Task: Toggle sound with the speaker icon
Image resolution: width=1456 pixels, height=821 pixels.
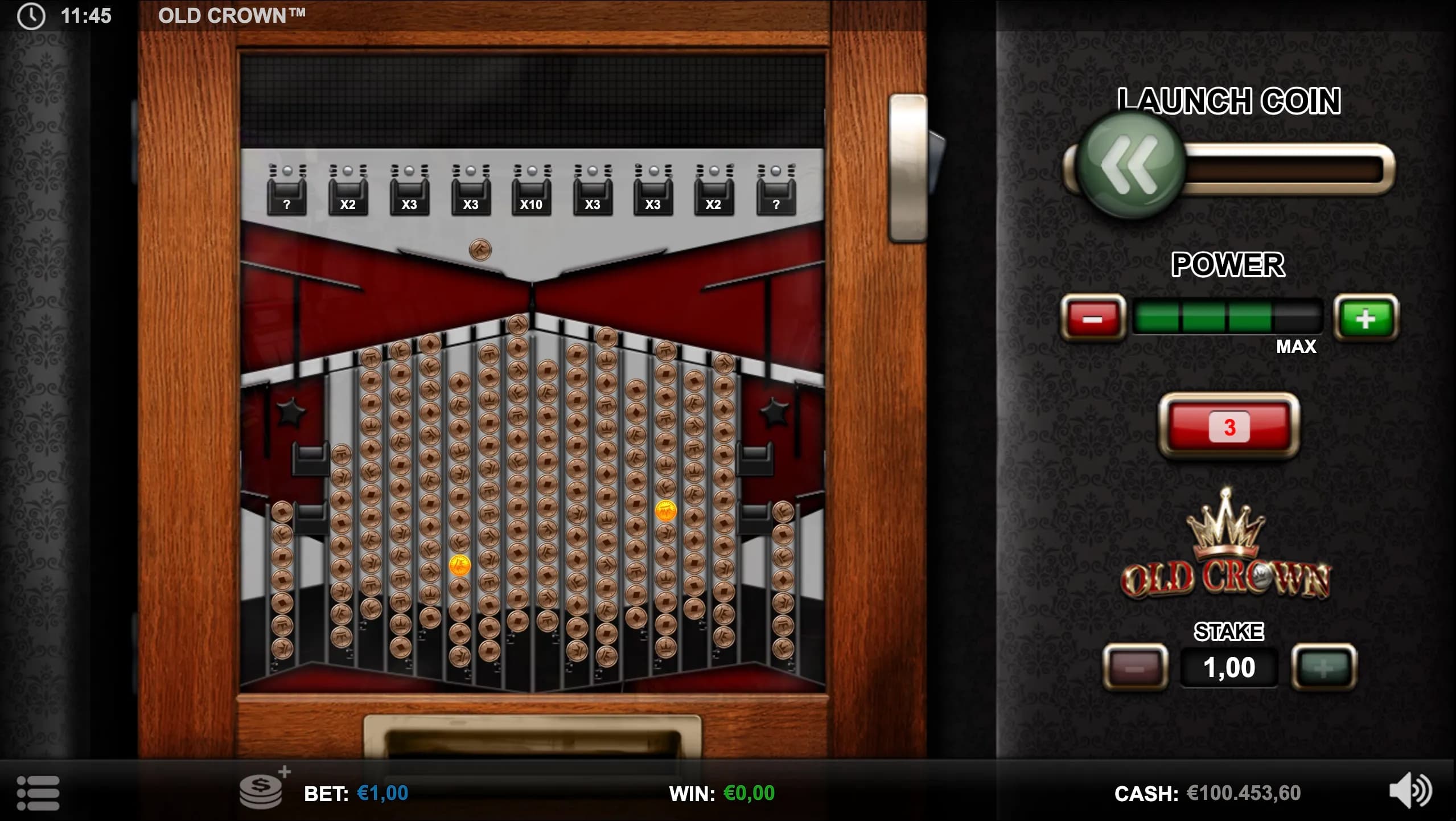Action: point(1410,790)
